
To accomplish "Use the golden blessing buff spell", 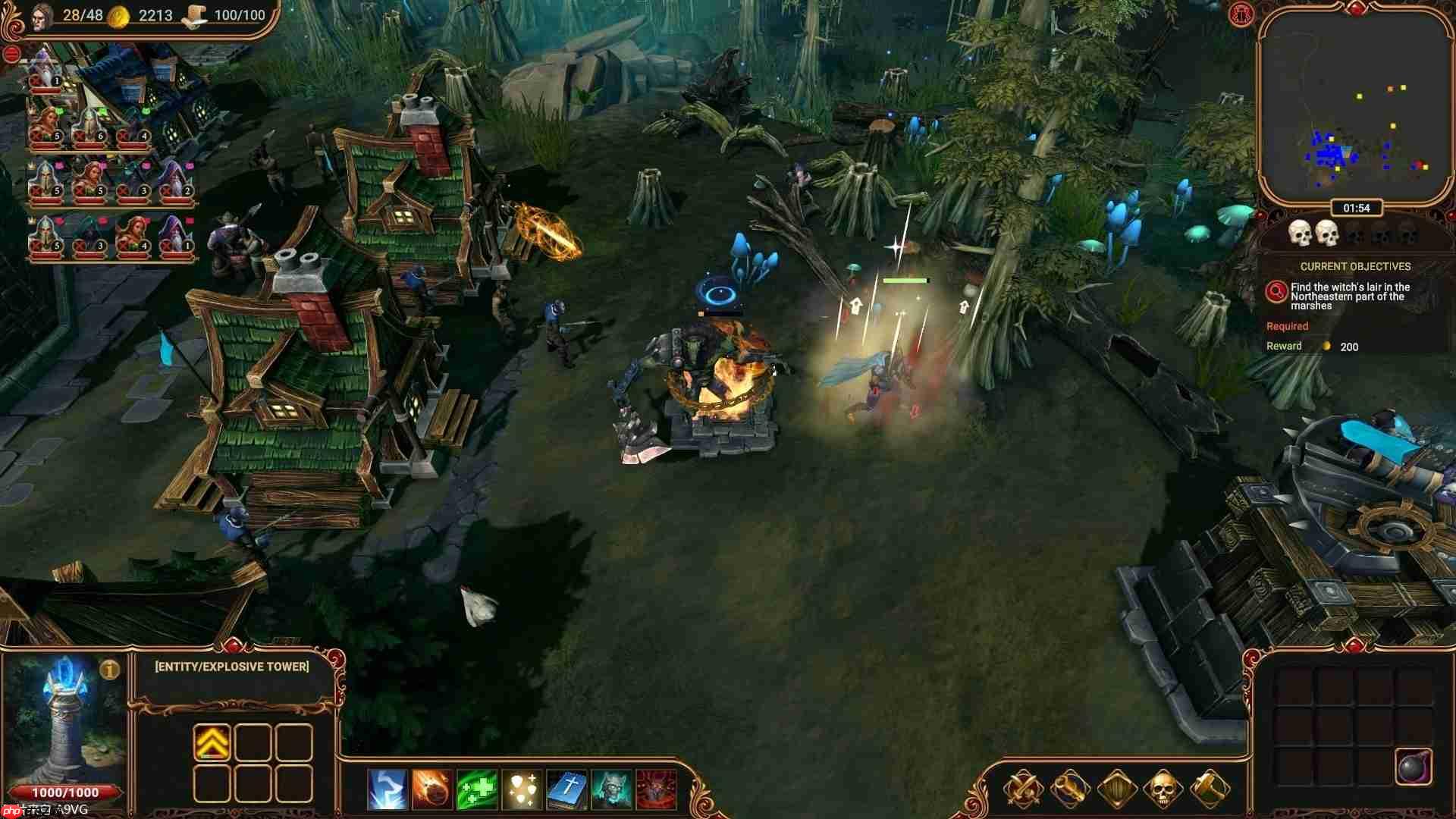I will click(522, 789).
